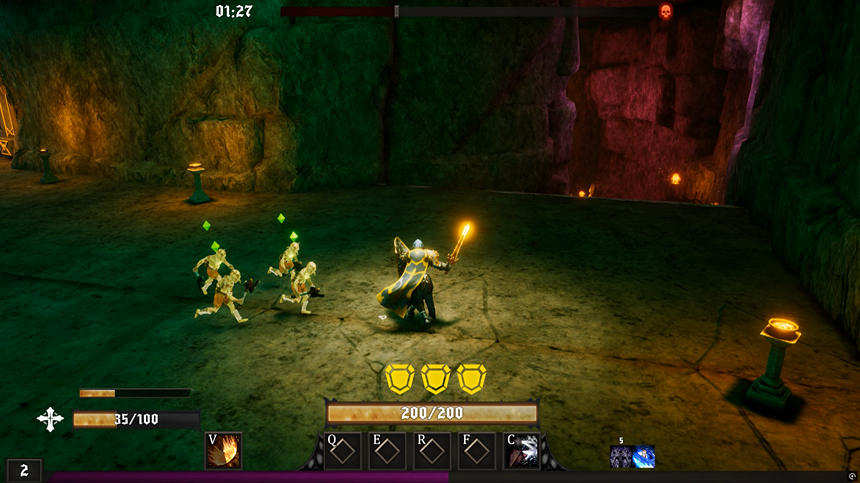Select the blue orb buff icon

pos(644,457)
